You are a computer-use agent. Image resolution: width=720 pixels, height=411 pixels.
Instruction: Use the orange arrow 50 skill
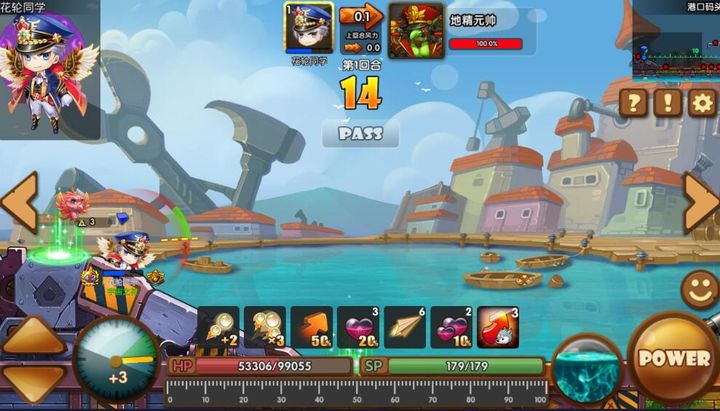(x=312, y=328)
